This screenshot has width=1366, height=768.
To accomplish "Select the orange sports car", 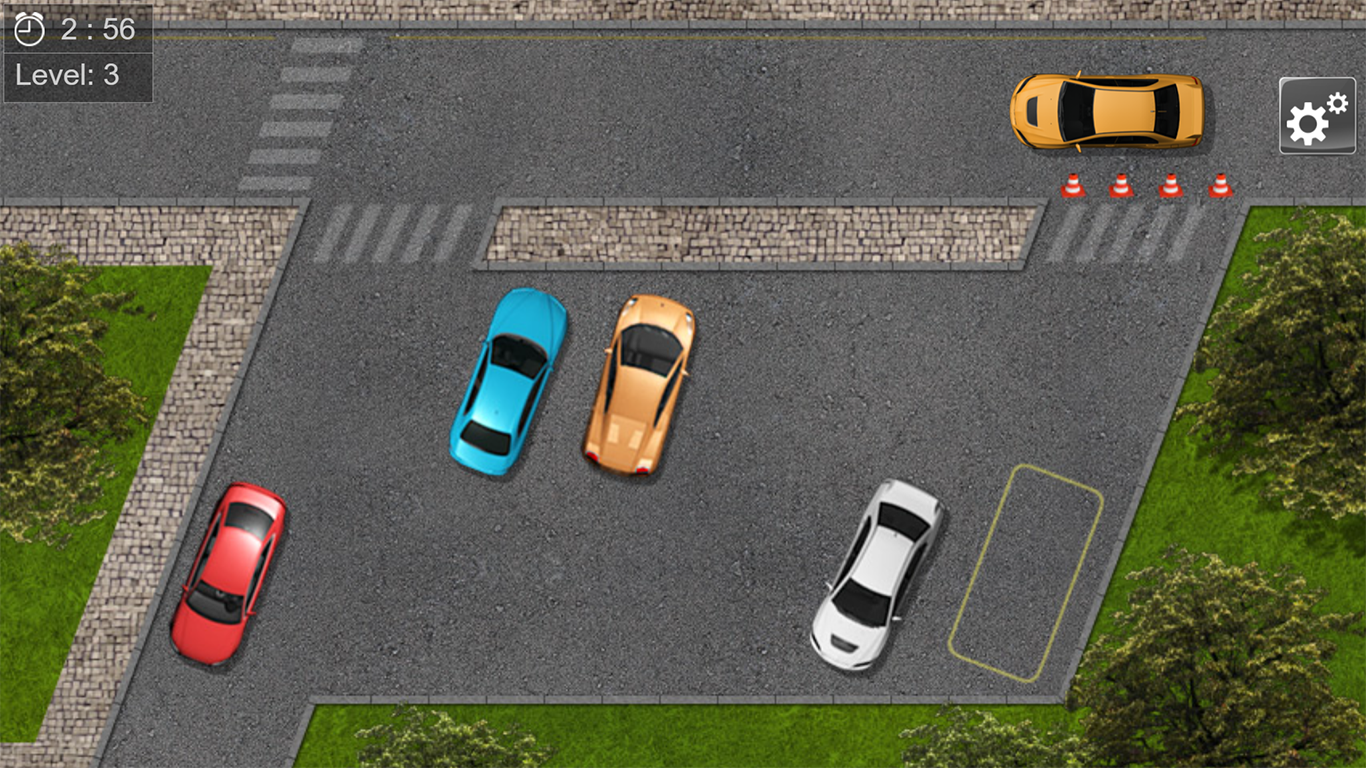I will 640,385.
